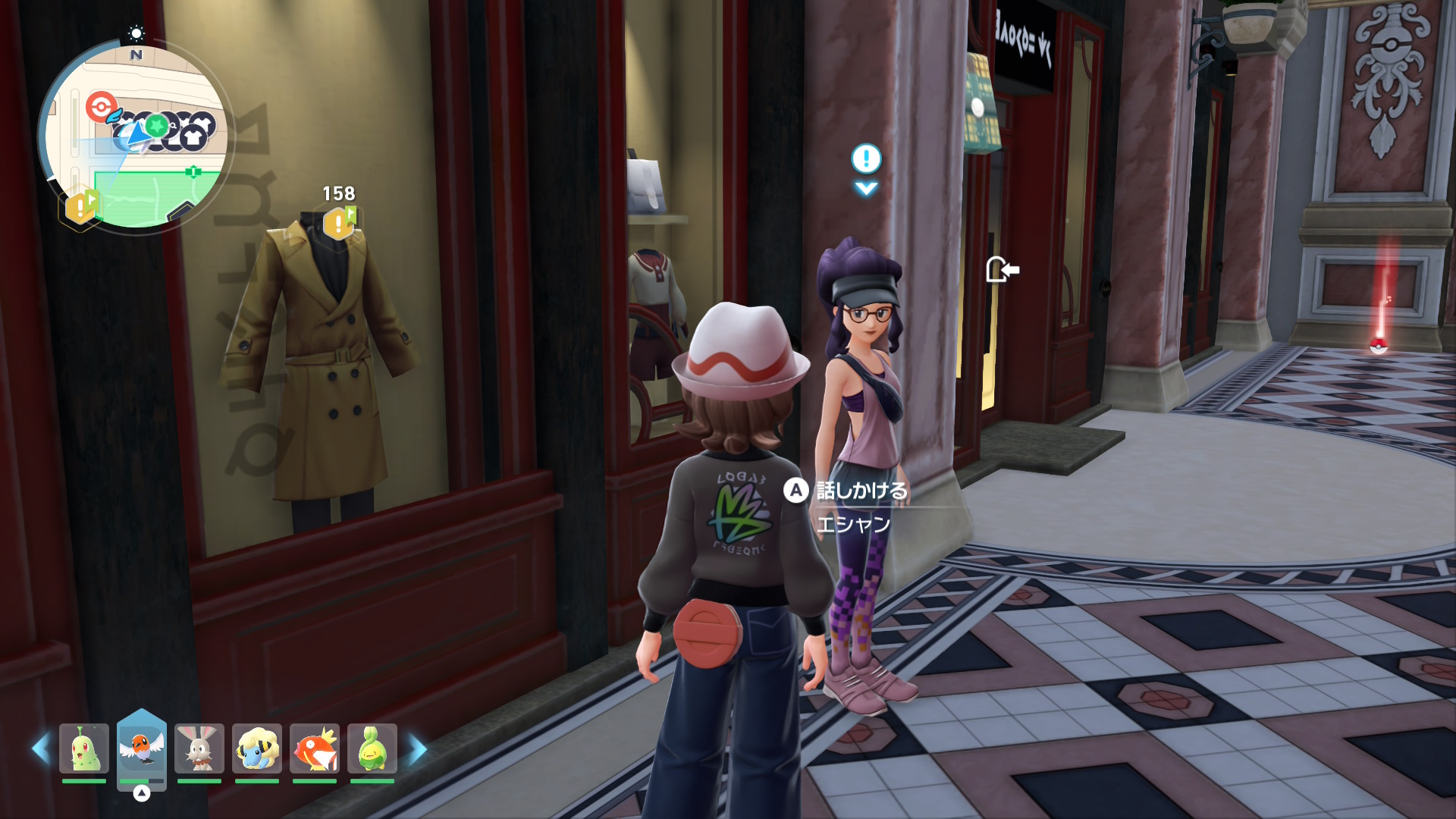Click the party bar's left arrow

tap(40, 749)
